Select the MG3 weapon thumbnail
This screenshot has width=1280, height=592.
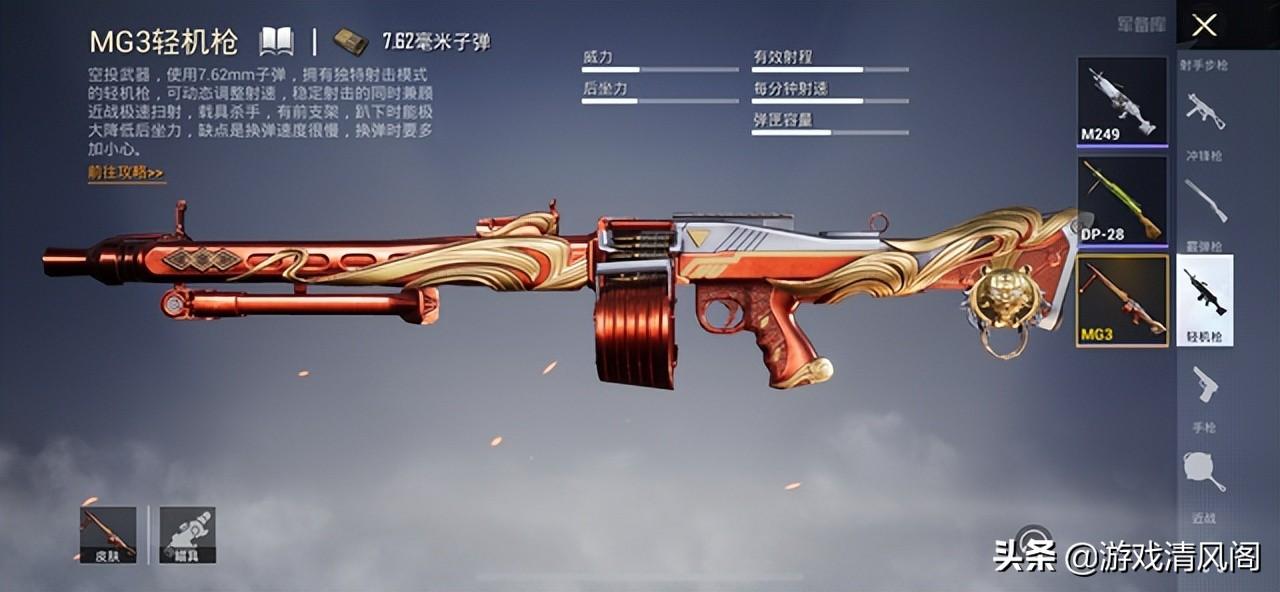(x=1122, y=300)
